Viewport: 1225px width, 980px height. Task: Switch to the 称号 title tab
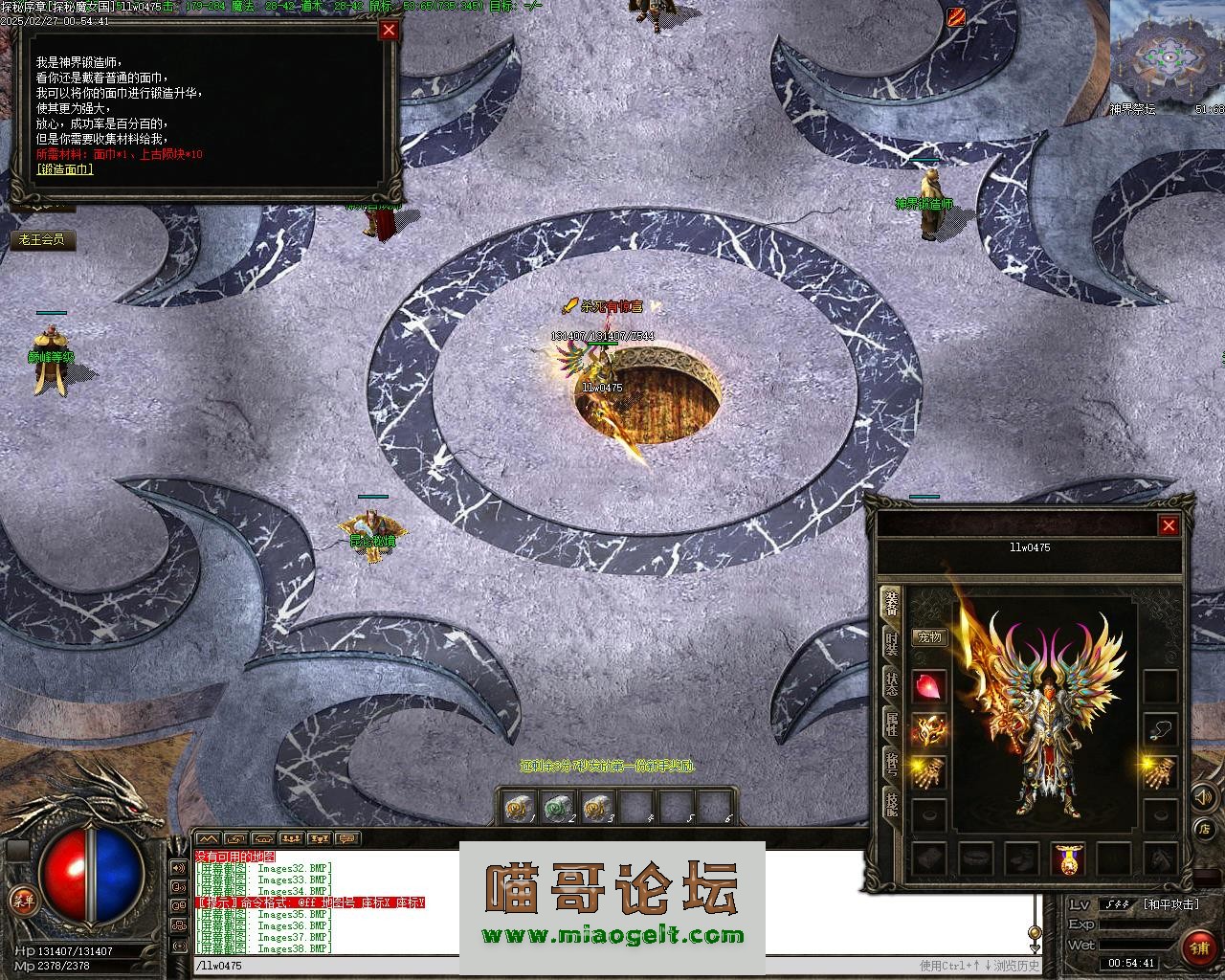pos(891,764)
